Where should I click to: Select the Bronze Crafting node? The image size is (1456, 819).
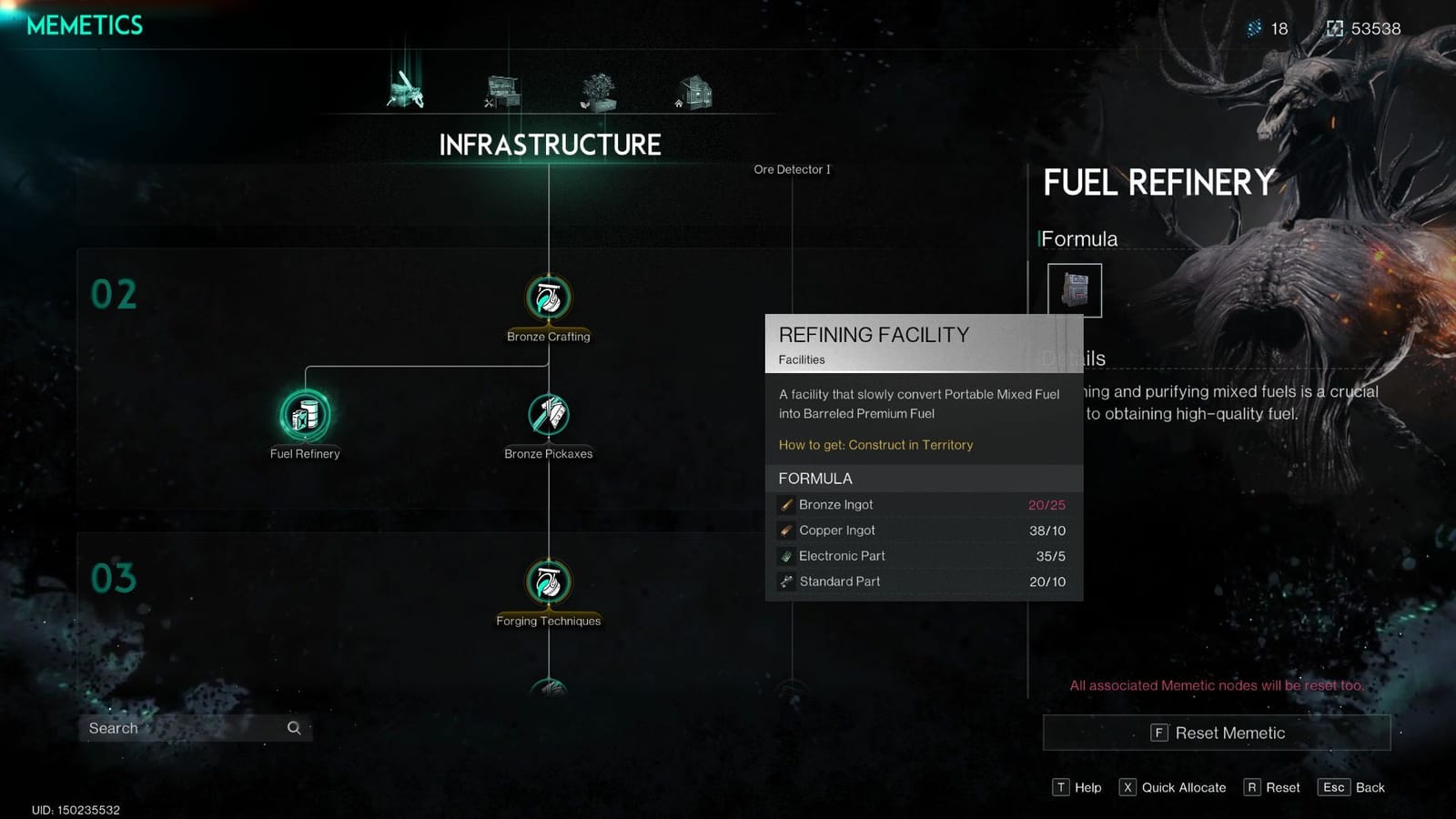click(x=548, y=296)
